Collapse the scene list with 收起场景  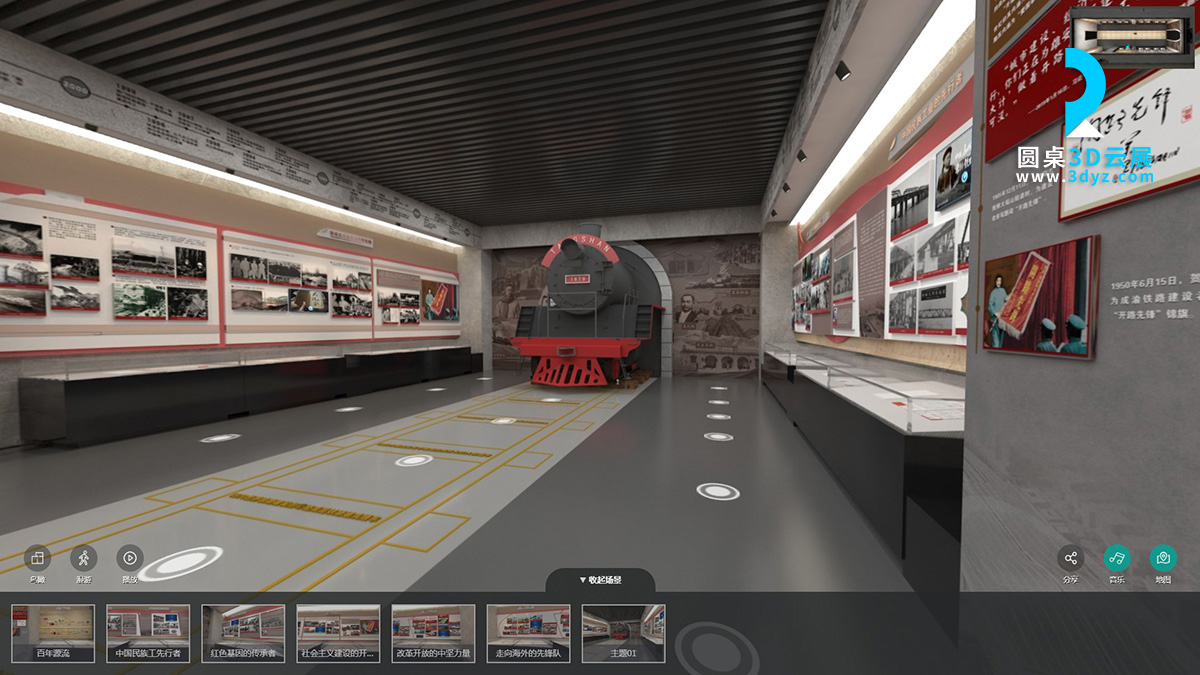pyautogui.click(x=600, y=580)
